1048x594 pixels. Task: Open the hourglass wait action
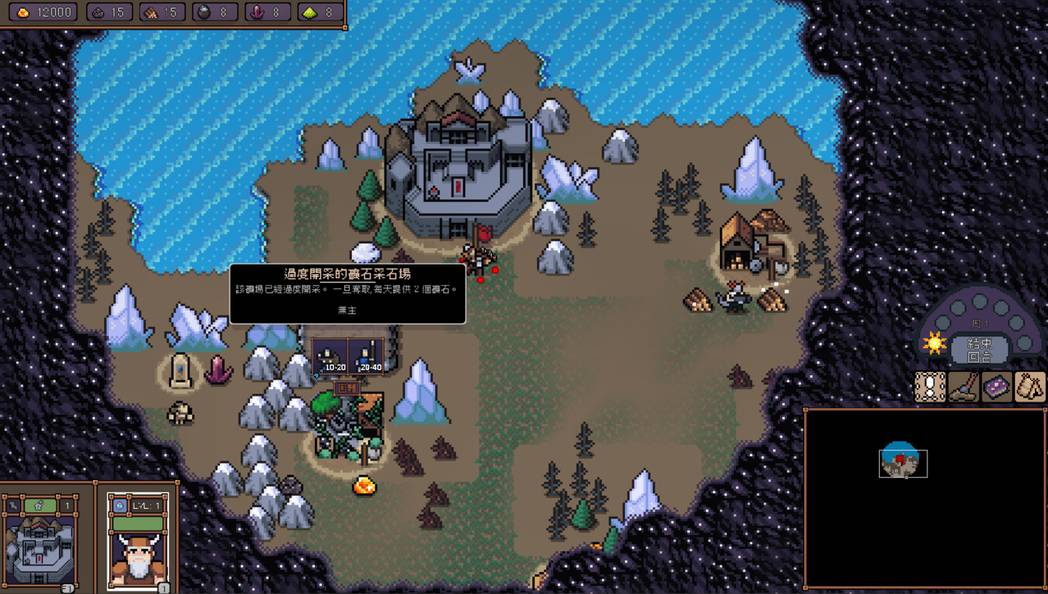pos(930,387)
